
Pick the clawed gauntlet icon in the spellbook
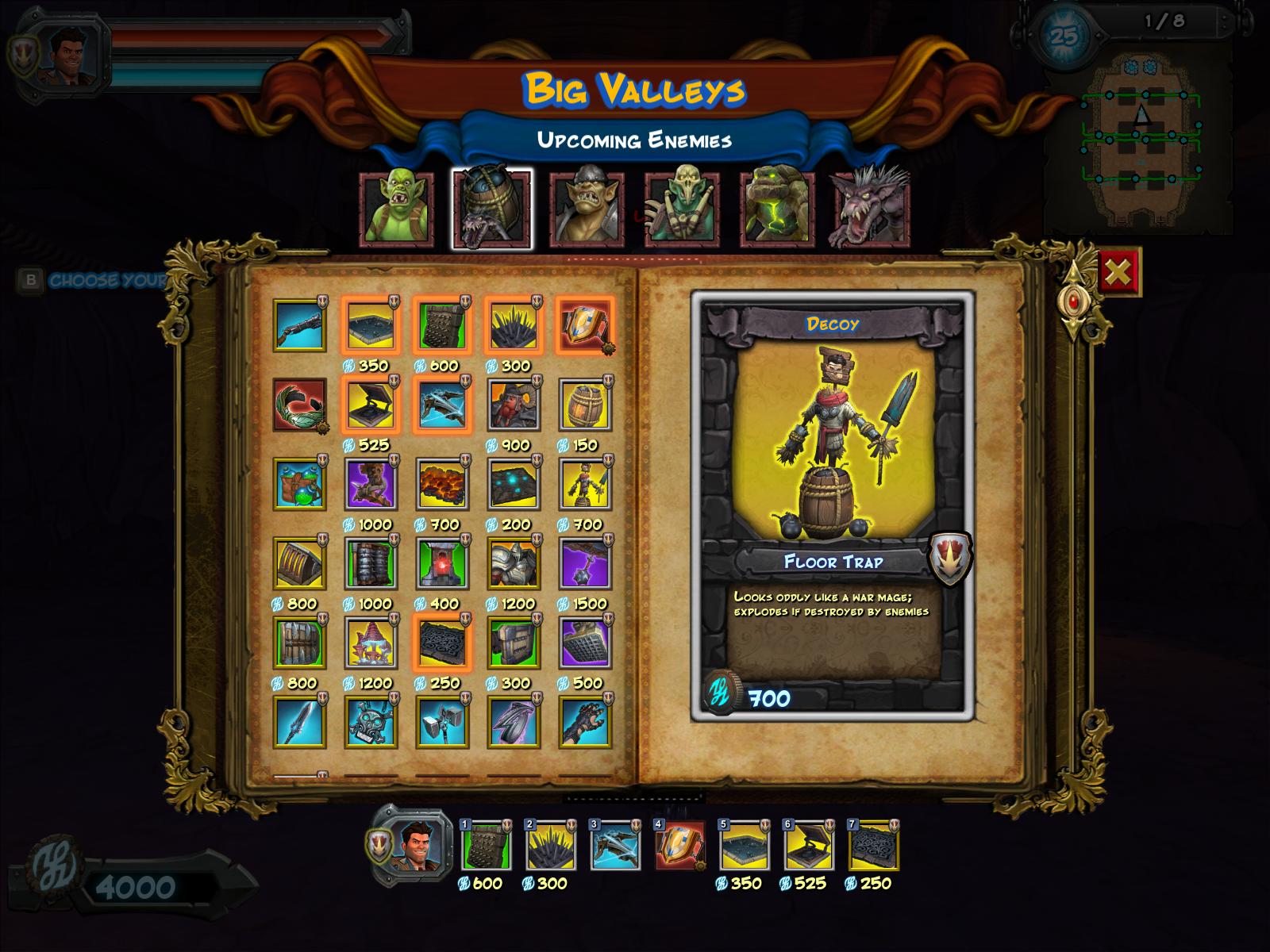tap(585, 722)
